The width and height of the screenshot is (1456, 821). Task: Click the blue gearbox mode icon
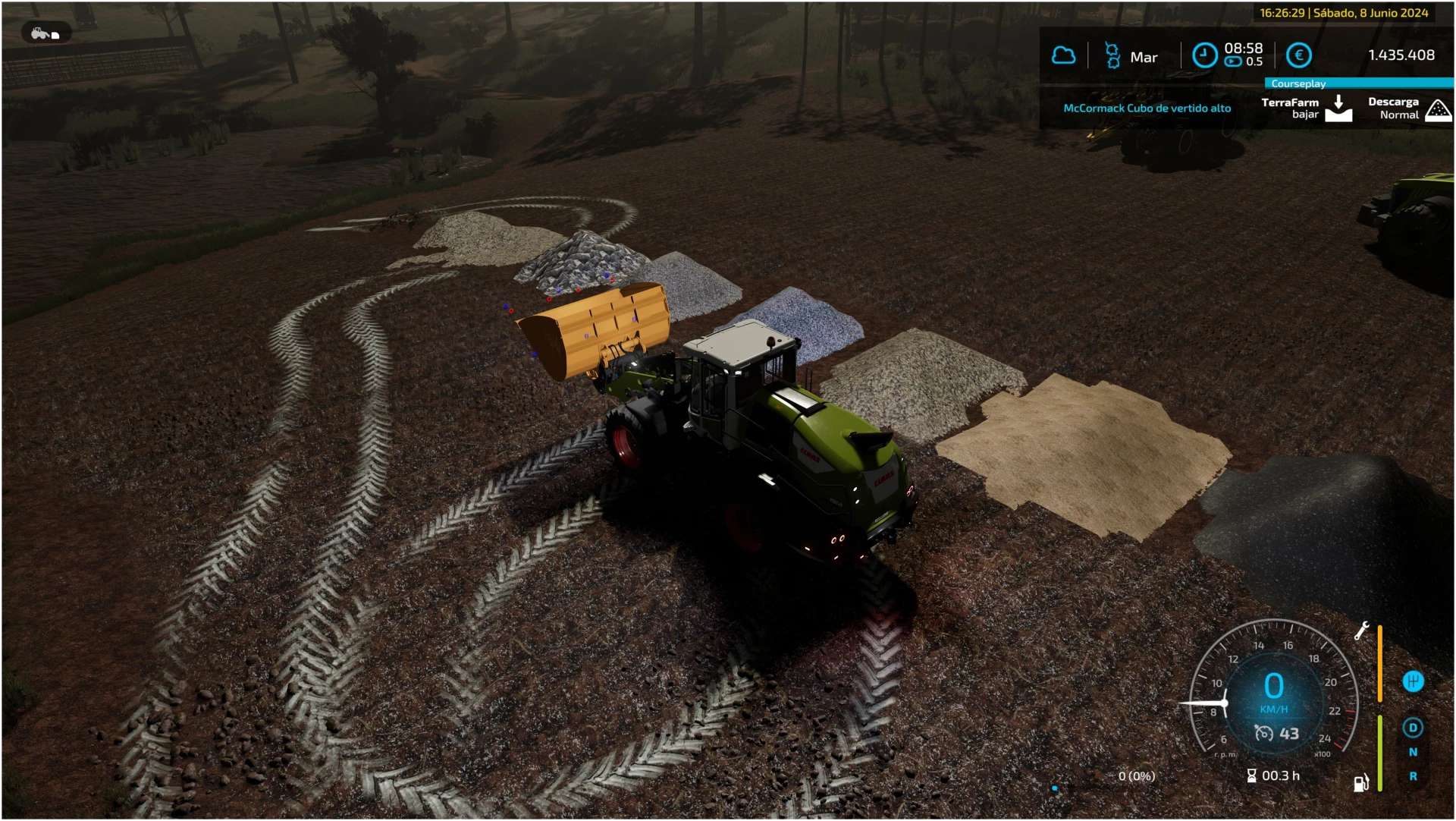[x=1413, y=682]
